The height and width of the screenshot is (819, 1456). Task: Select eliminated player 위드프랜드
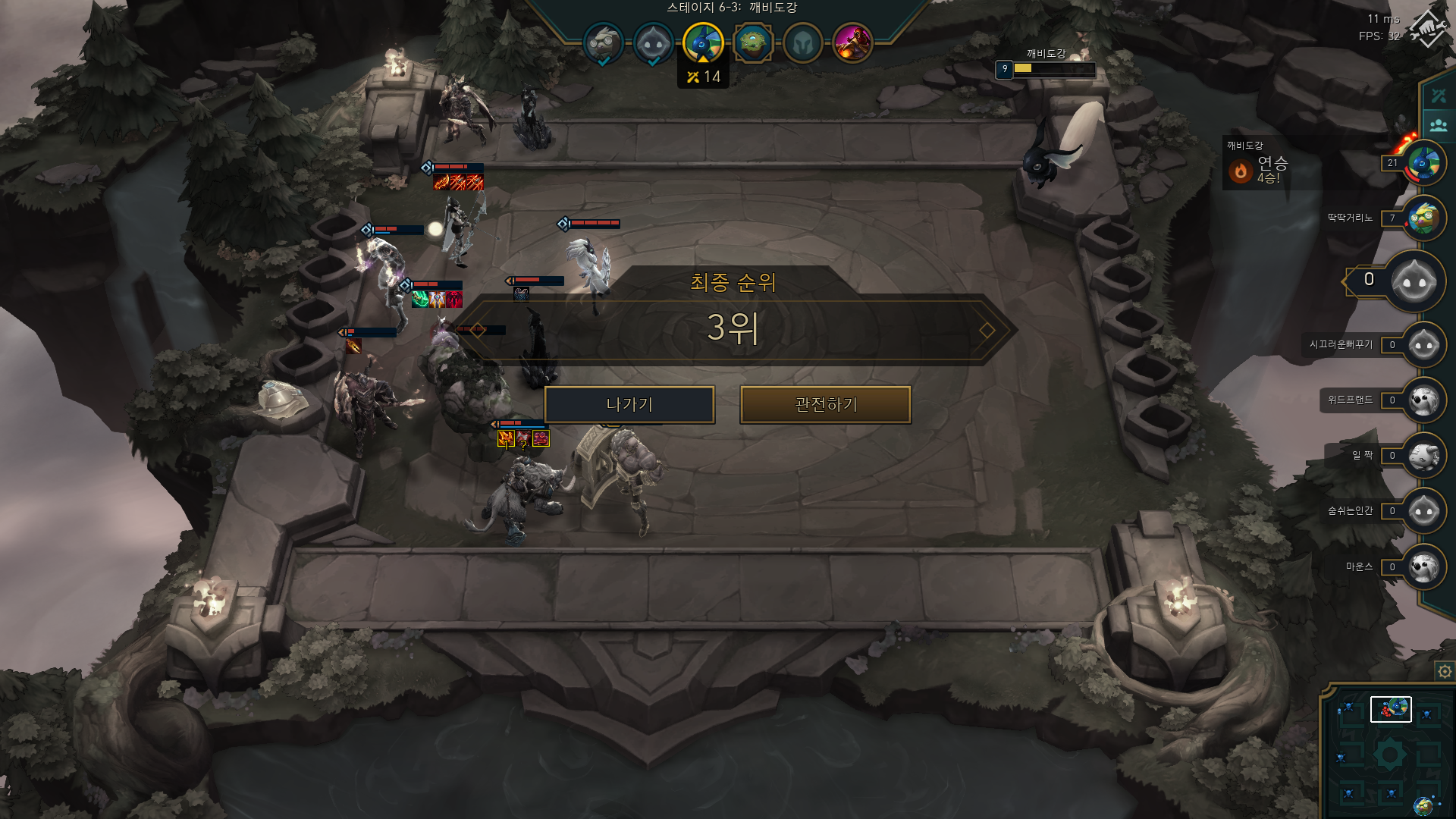point(1423,400)
